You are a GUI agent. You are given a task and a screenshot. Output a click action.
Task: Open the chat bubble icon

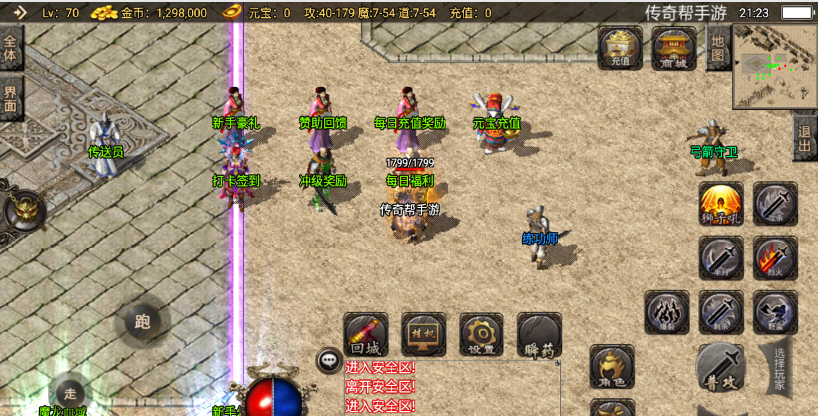(x=329, y=360)
